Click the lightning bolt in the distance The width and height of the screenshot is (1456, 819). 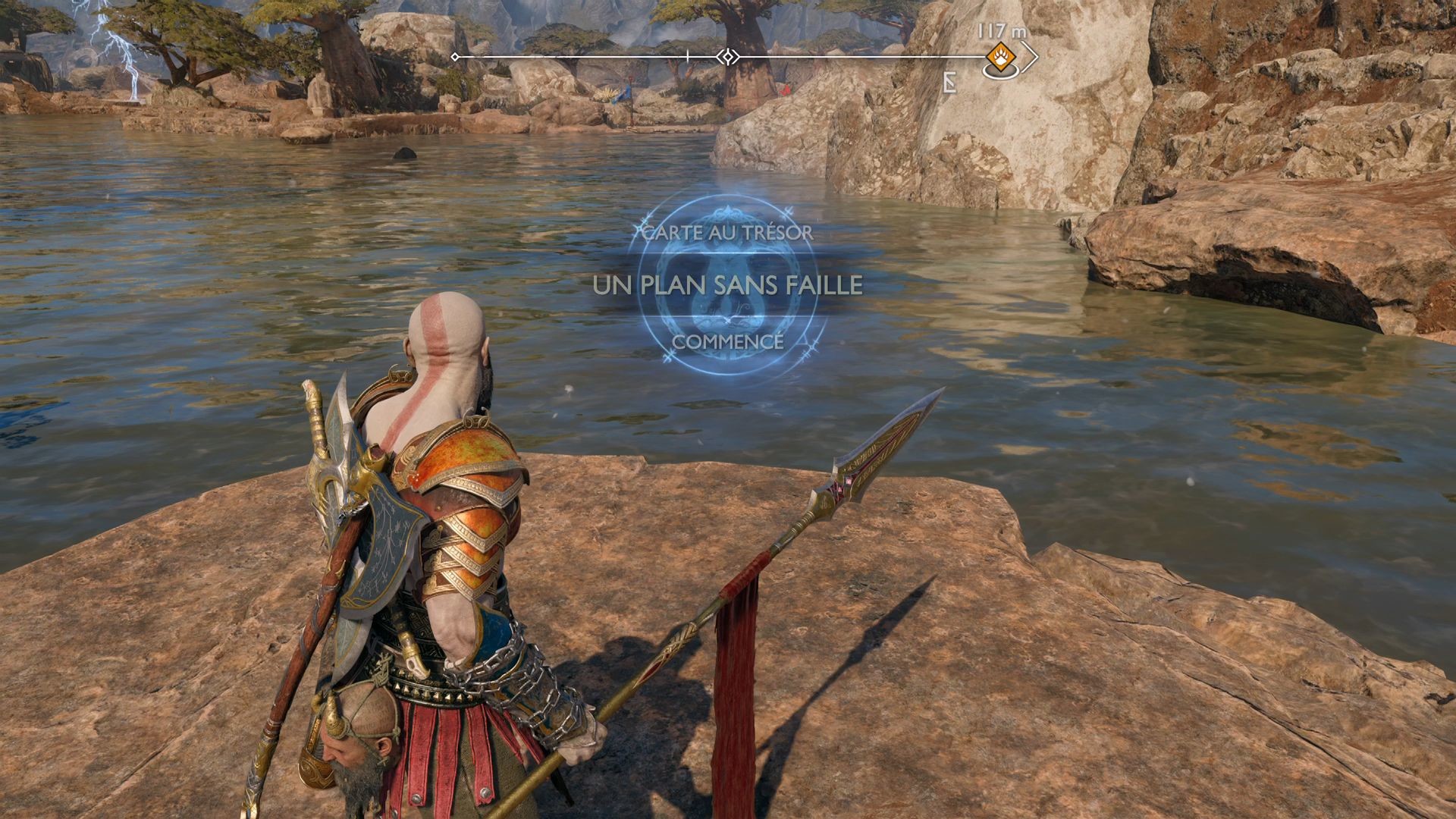click(x=129, y=53)
